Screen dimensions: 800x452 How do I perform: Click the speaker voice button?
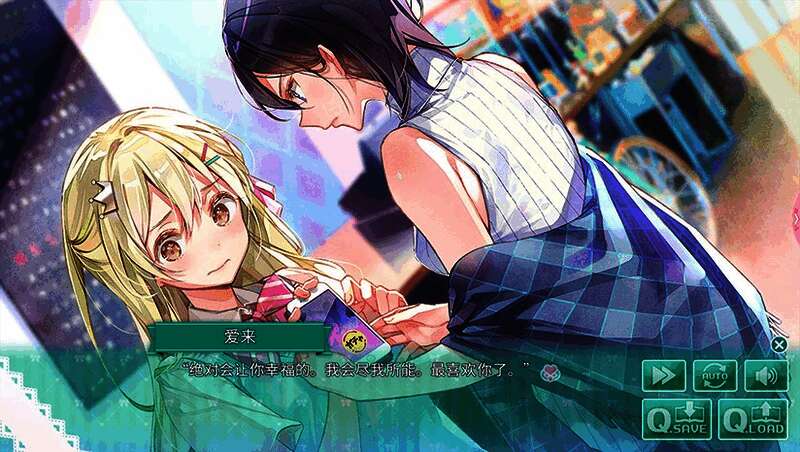[766, 376]
